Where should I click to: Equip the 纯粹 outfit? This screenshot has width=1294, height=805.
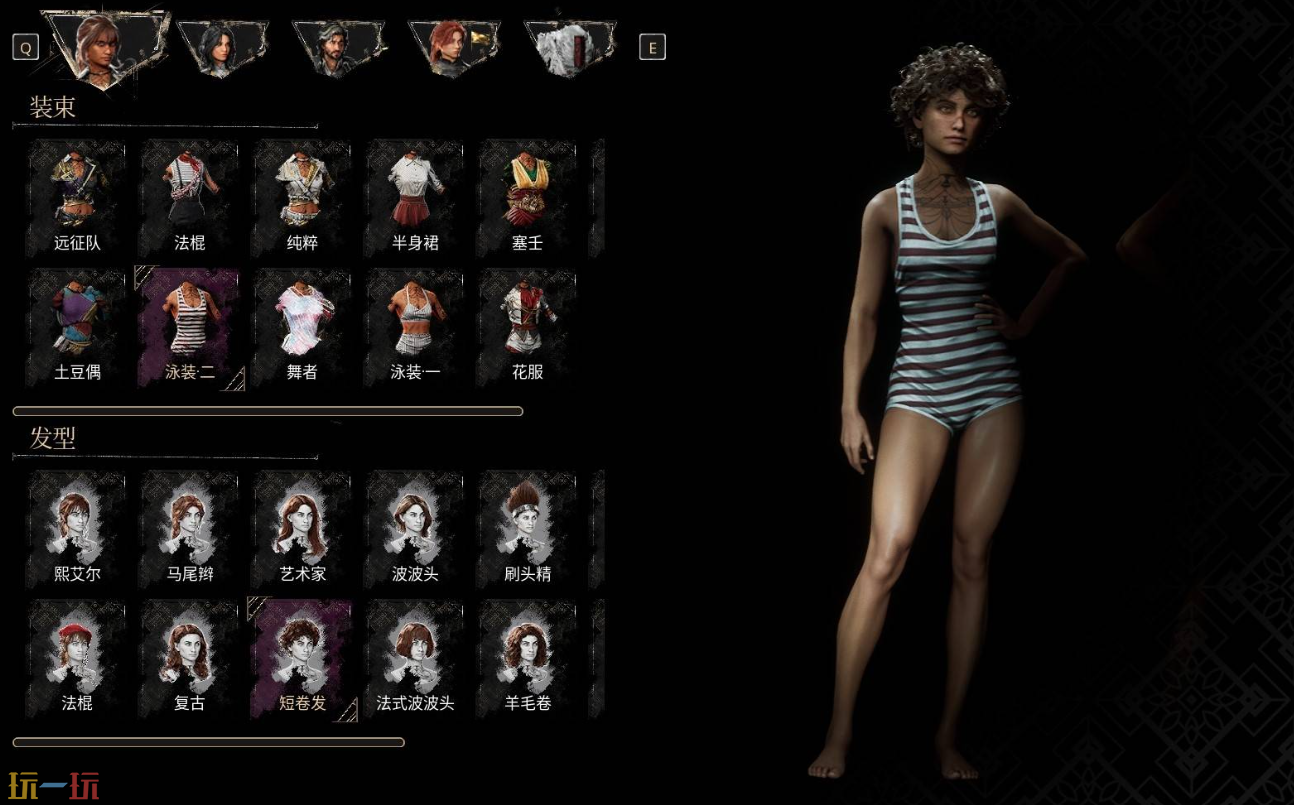(302, 198)
